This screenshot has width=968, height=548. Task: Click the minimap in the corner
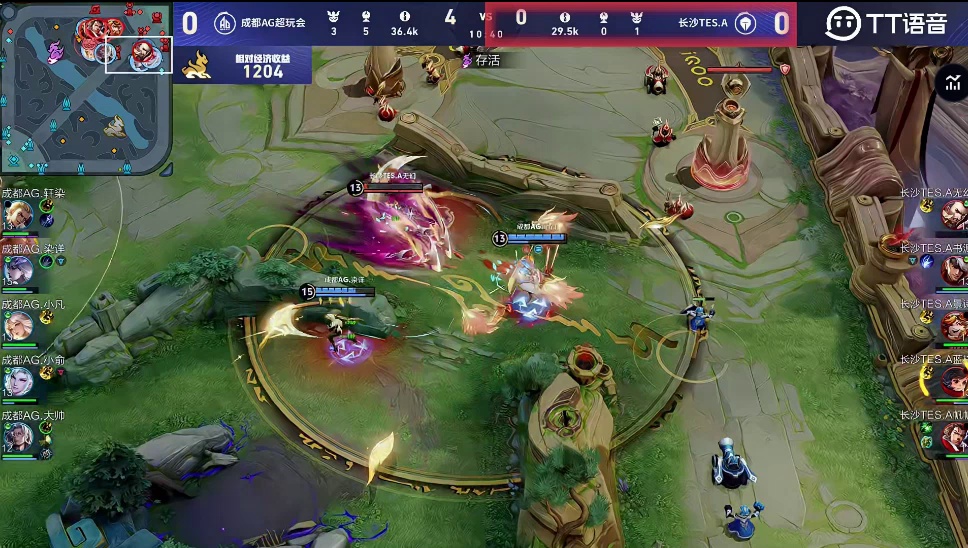click(x=87, y=88)
